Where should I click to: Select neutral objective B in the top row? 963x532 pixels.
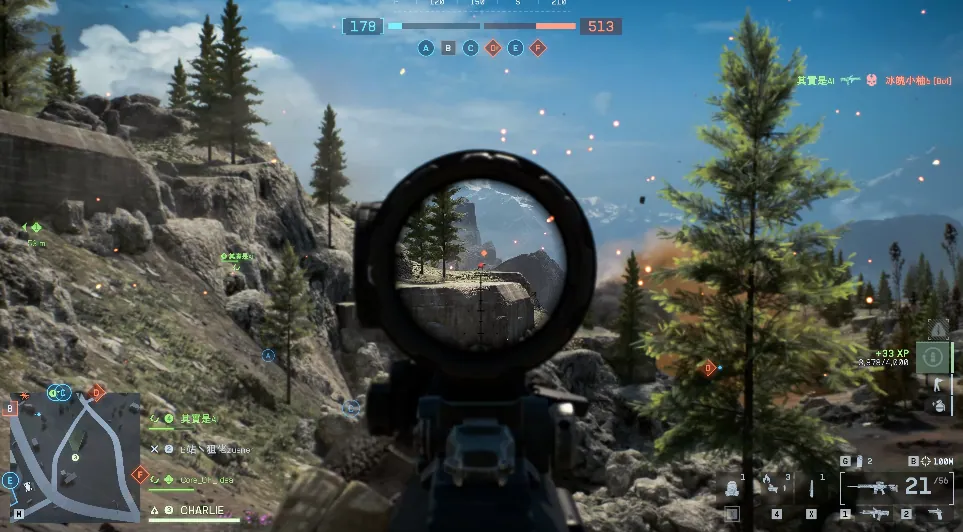449,47
